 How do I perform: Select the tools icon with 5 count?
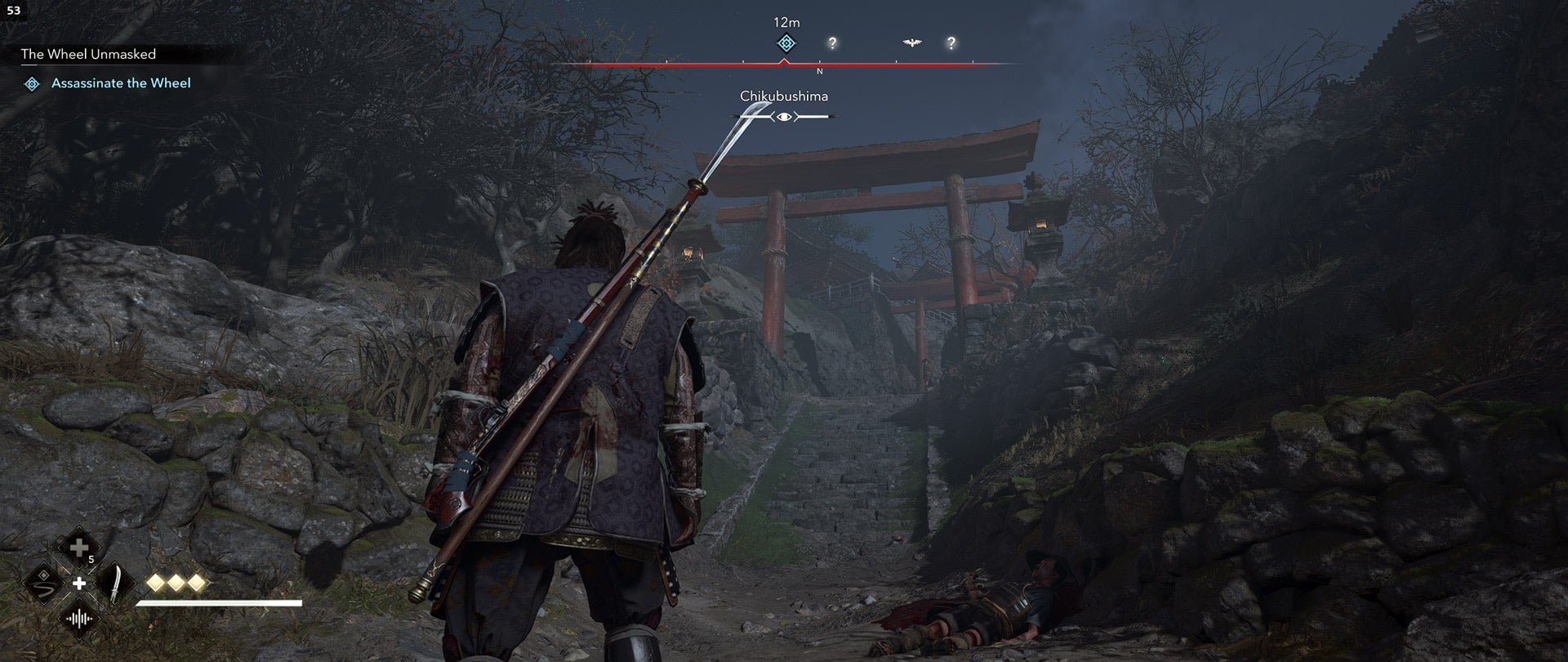coord(79,546)
